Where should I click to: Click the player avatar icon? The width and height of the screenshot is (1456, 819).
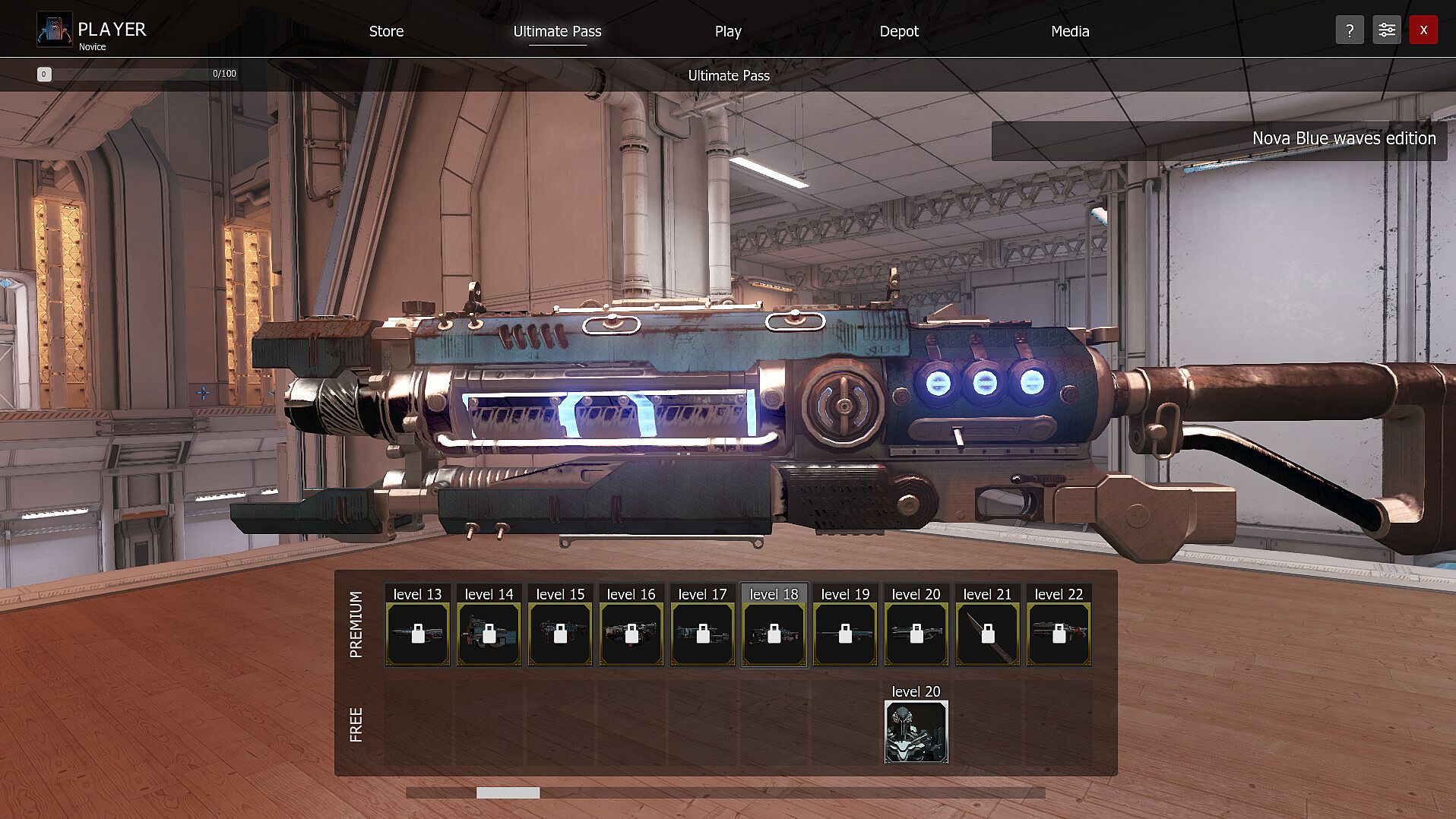point(55,30)
